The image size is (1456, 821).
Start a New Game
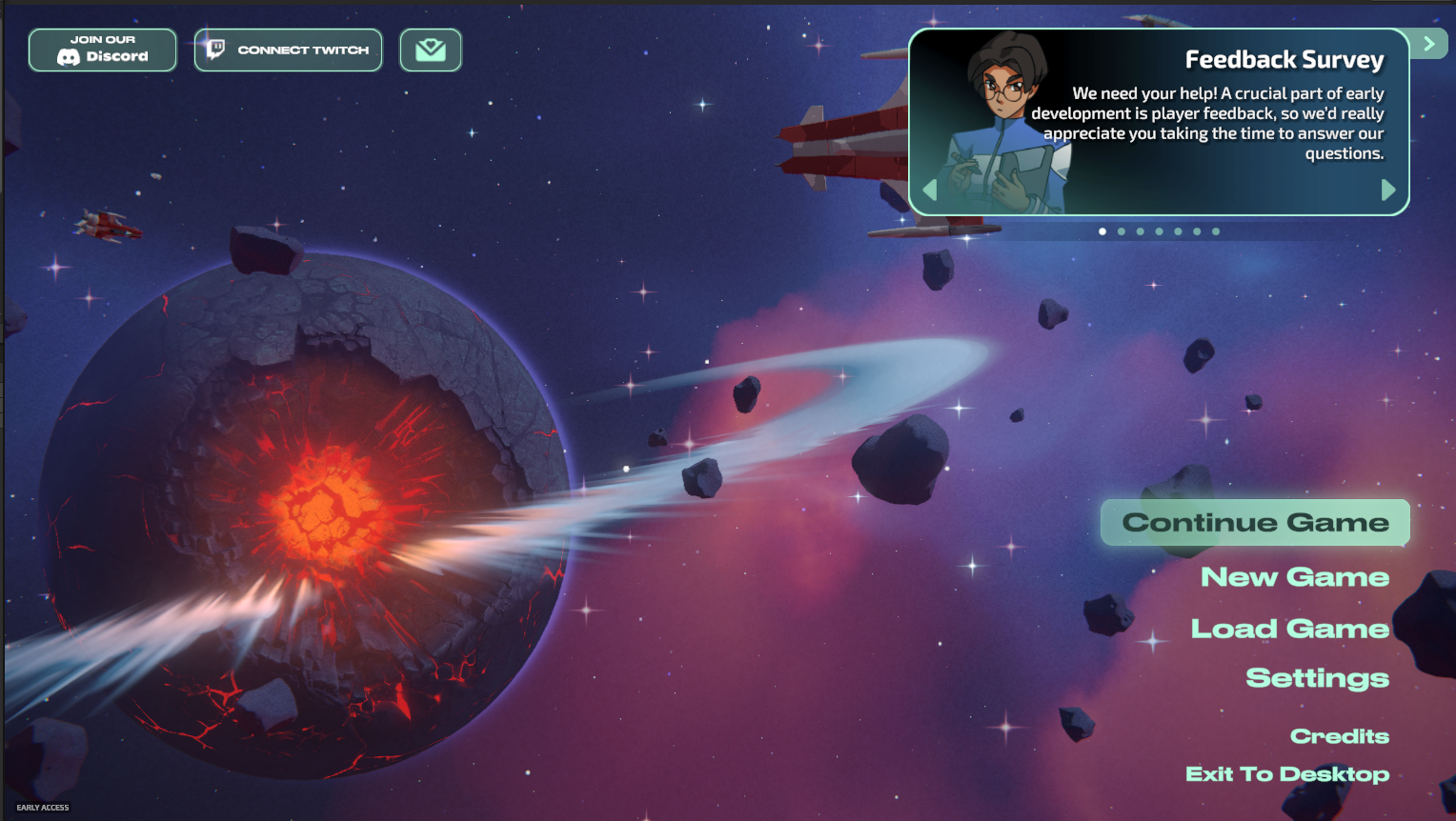click(1294, 577)
